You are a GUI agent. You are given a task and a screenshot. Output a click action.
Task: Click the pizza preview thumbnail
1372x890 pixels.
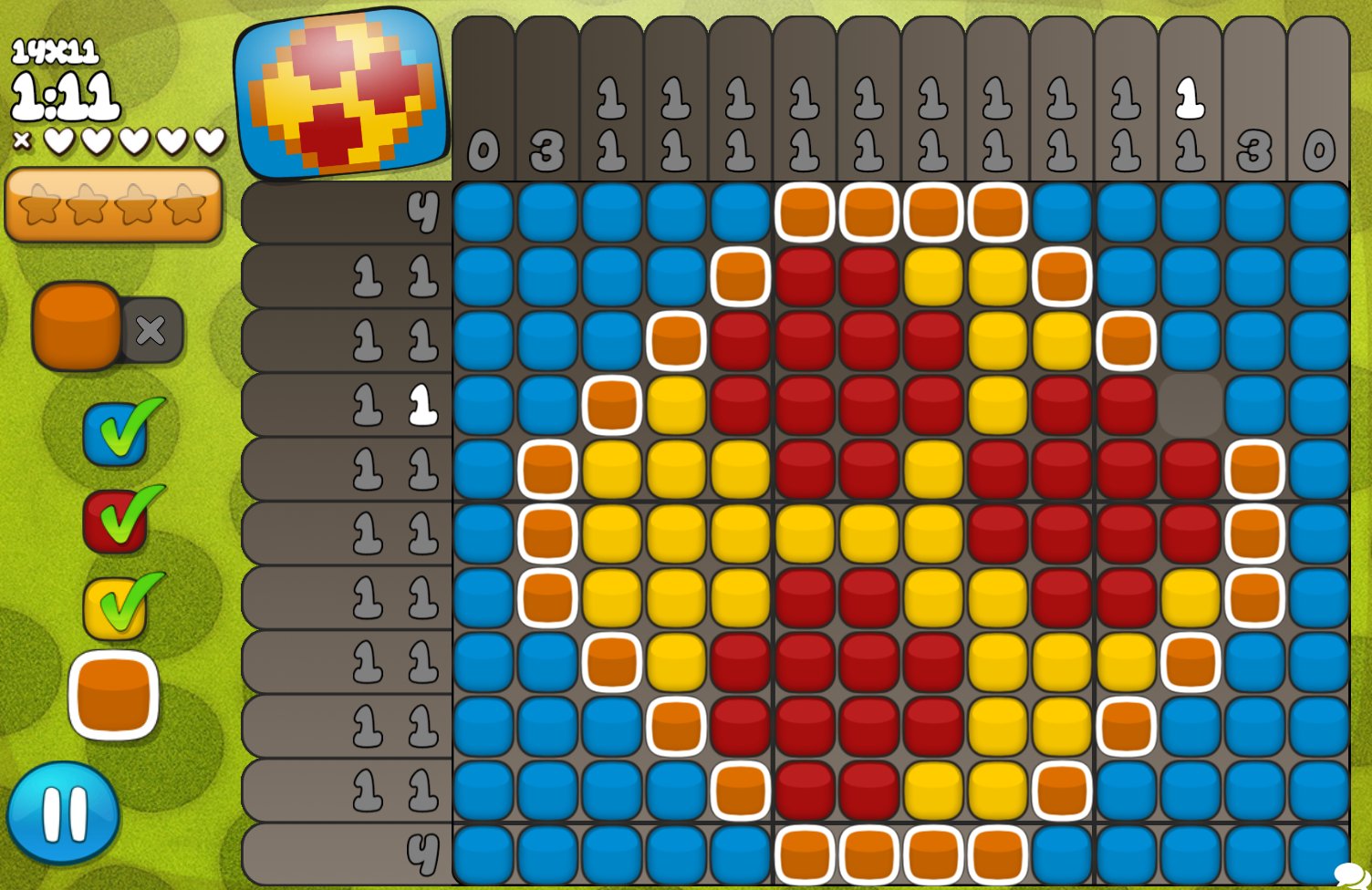[342, 93]
